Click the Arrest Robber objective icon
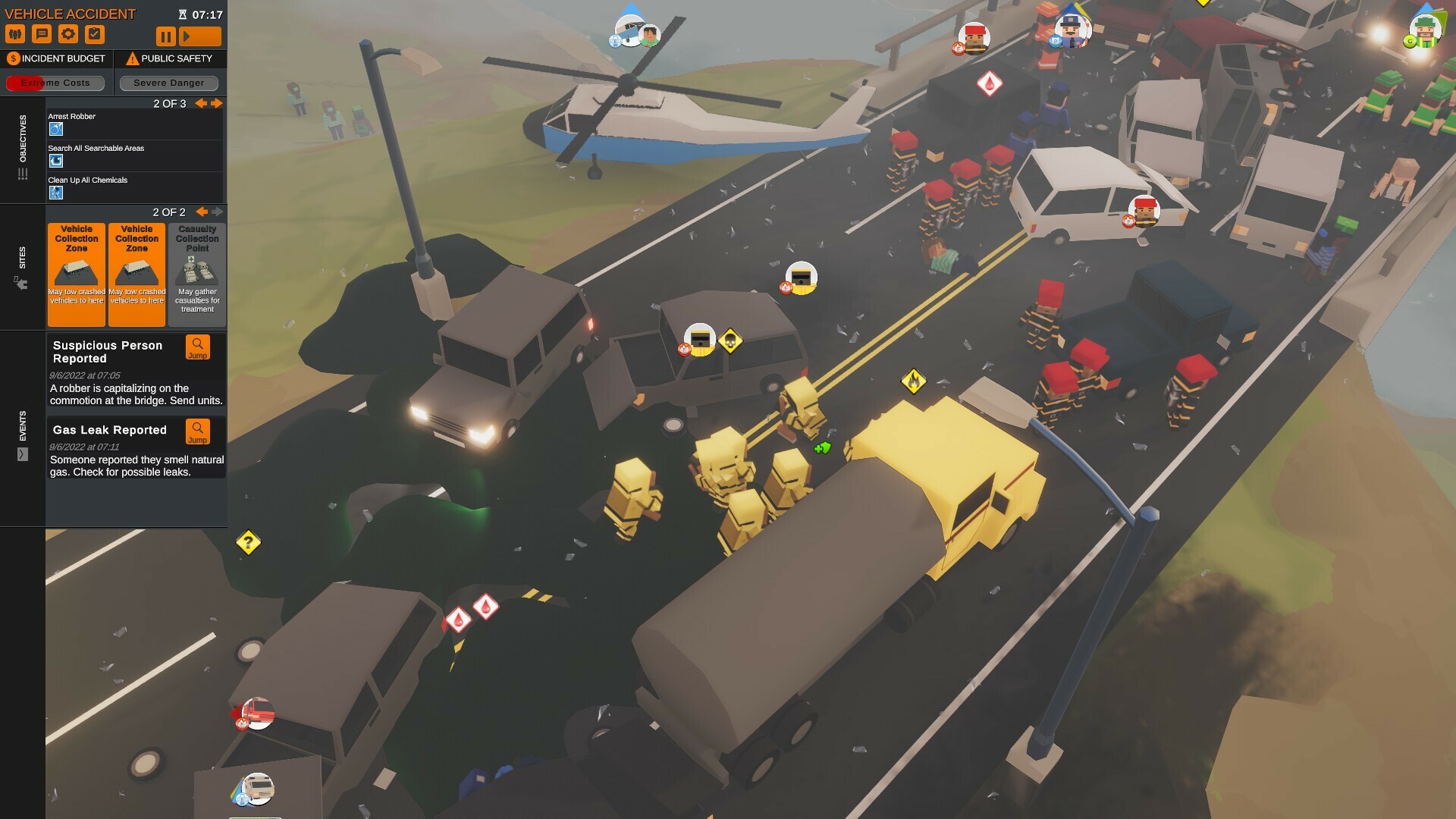This screenshot has height=819, width=1456. pyautogui.click(x=55, y=129)
